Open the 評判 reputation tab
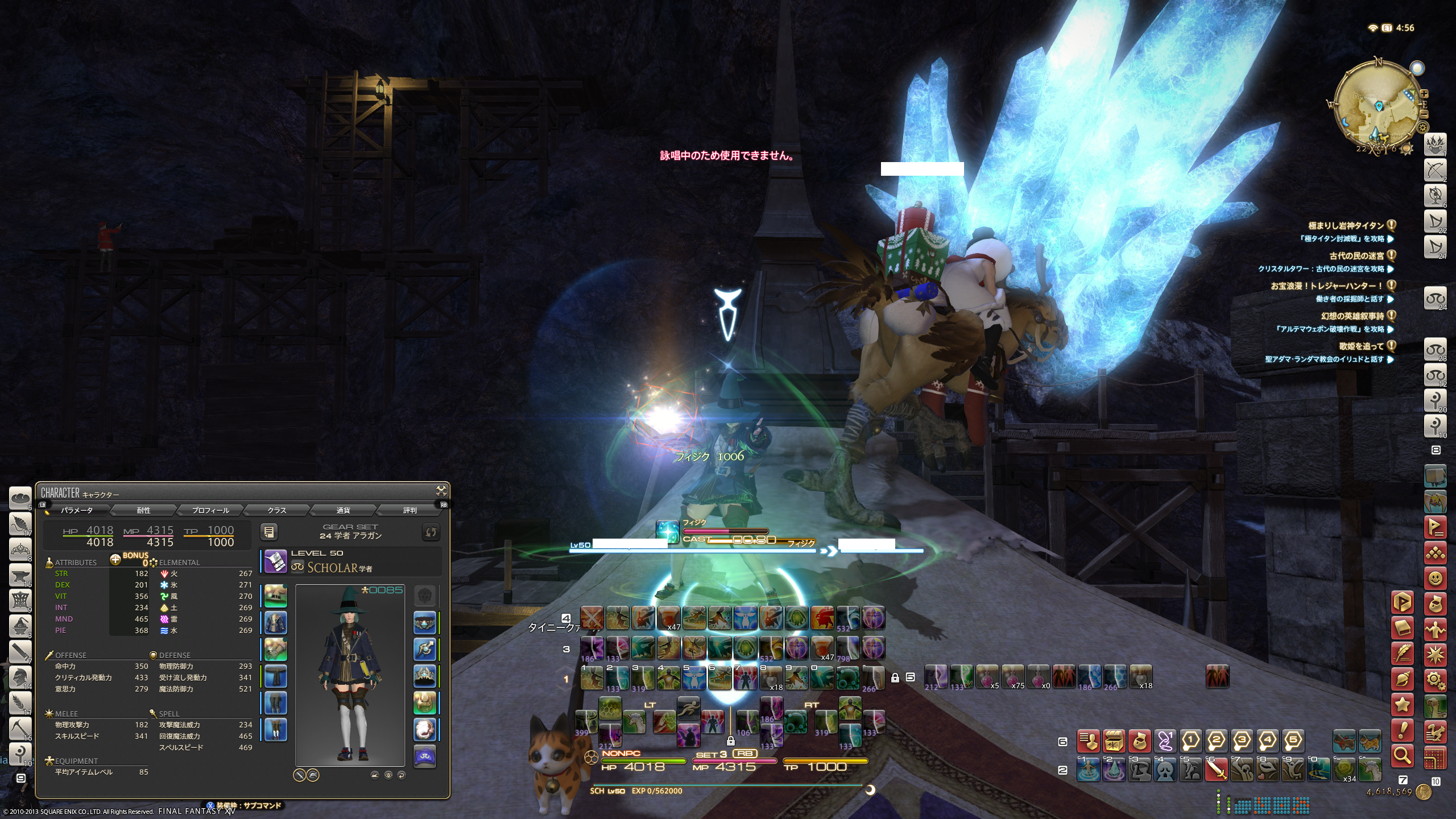The image size is (1456, 819). pos(409,510)
